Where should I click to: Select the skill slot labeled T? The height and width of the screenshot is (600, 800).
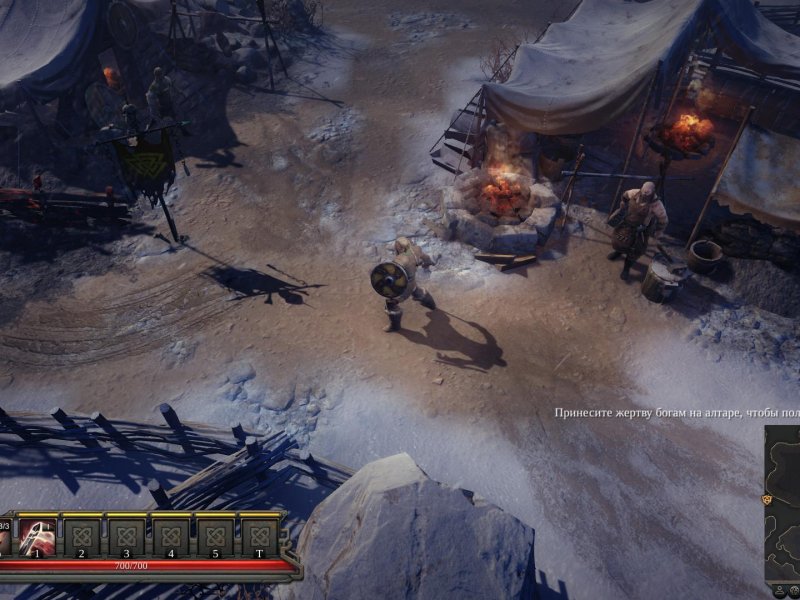click(259, 535)
